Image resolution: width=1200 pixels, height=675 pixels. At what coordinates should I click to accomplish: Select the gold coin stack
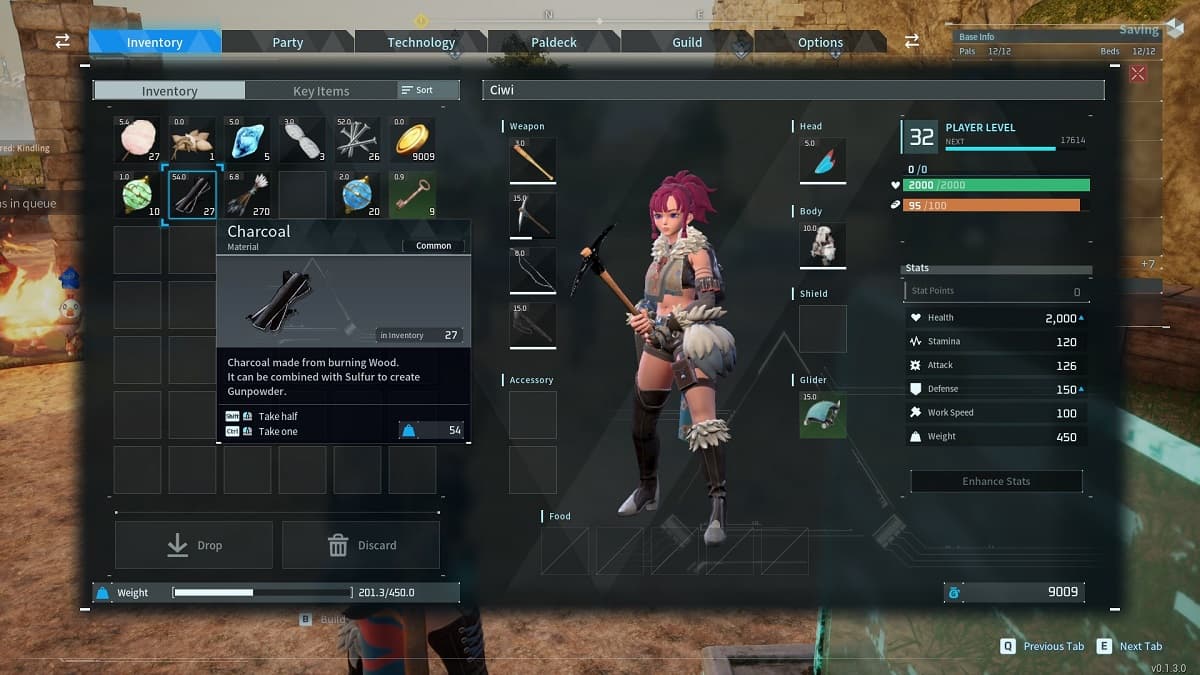coord(412,140)
